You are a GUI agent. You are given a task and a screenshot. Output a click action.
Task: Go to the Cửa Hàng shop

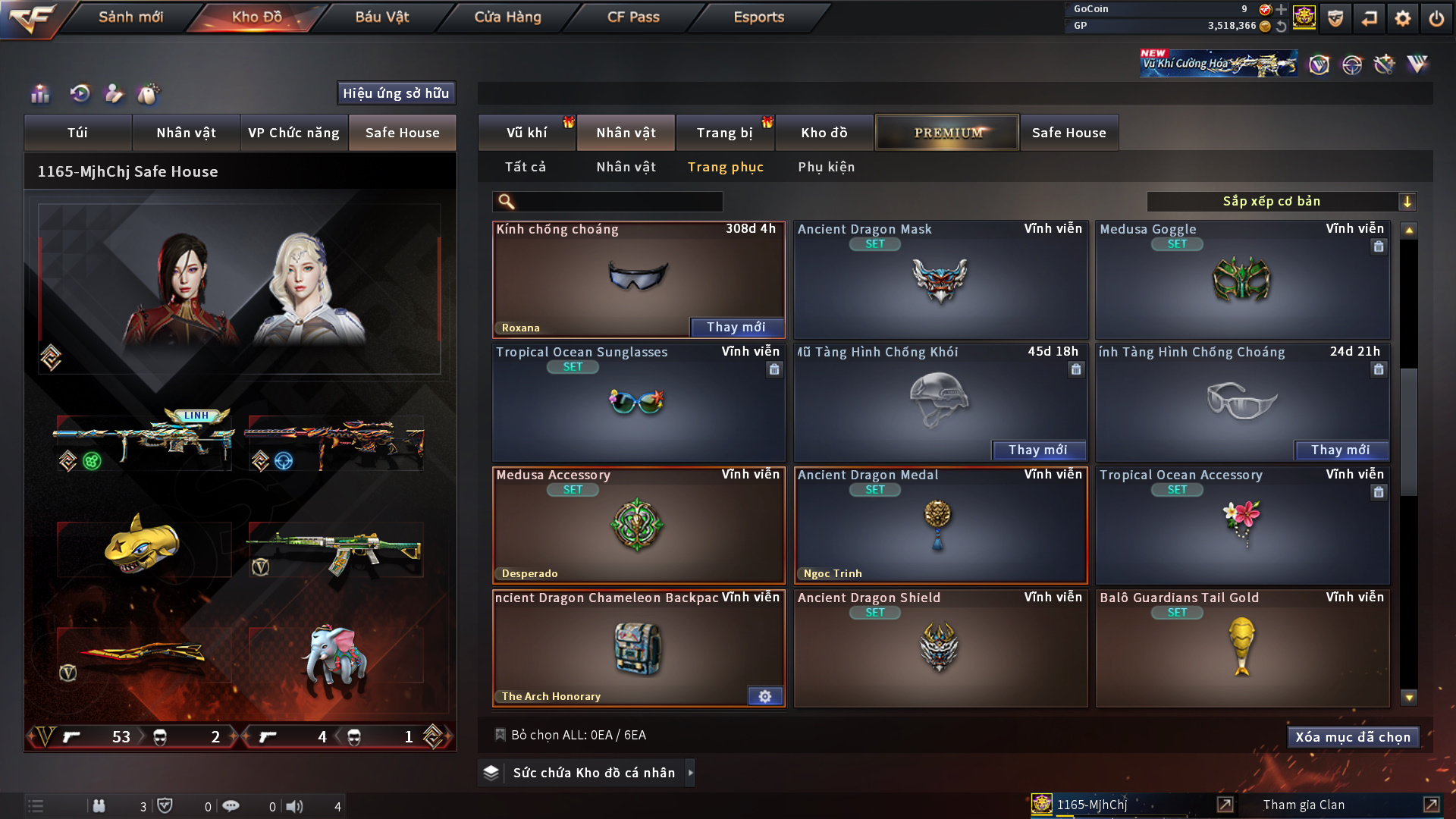(x=507, y=17)
